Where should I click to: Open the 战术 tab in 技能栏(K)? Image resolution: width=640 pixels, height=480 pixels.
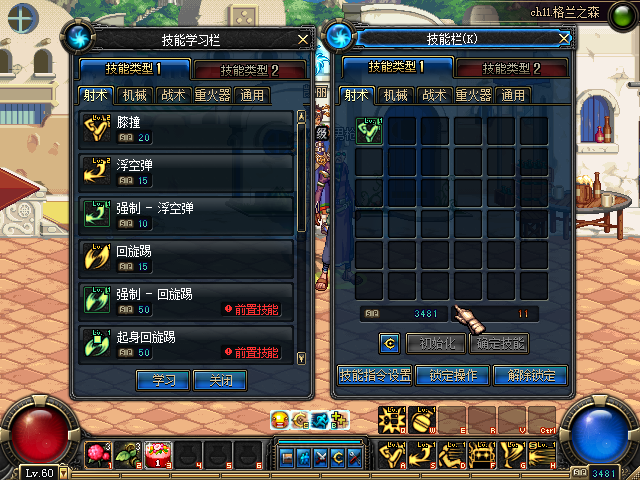point(434,96)
